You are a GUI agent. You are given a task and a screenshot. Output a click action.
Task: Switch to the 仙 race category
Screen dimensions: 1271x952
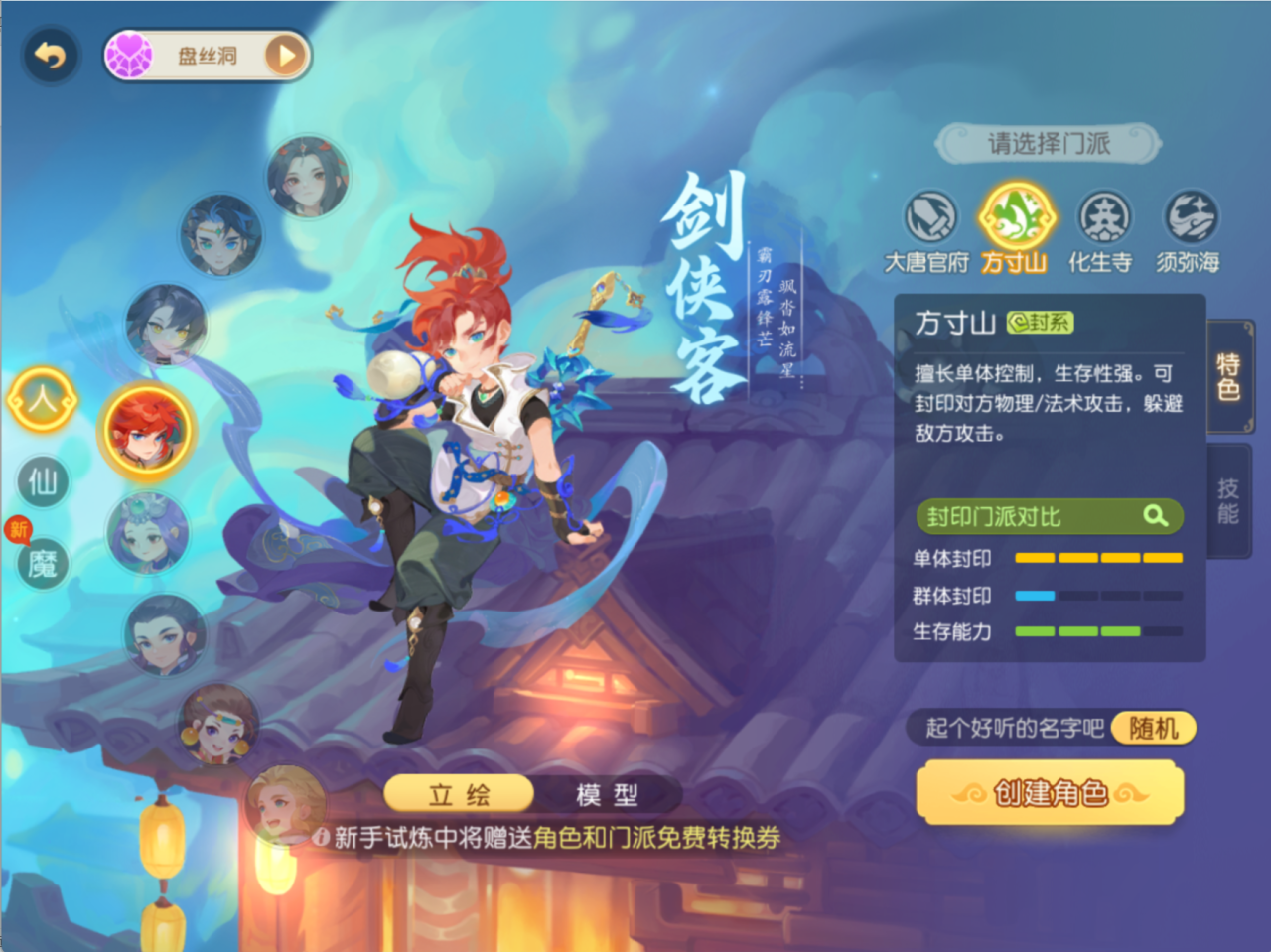tap(42, 483)
